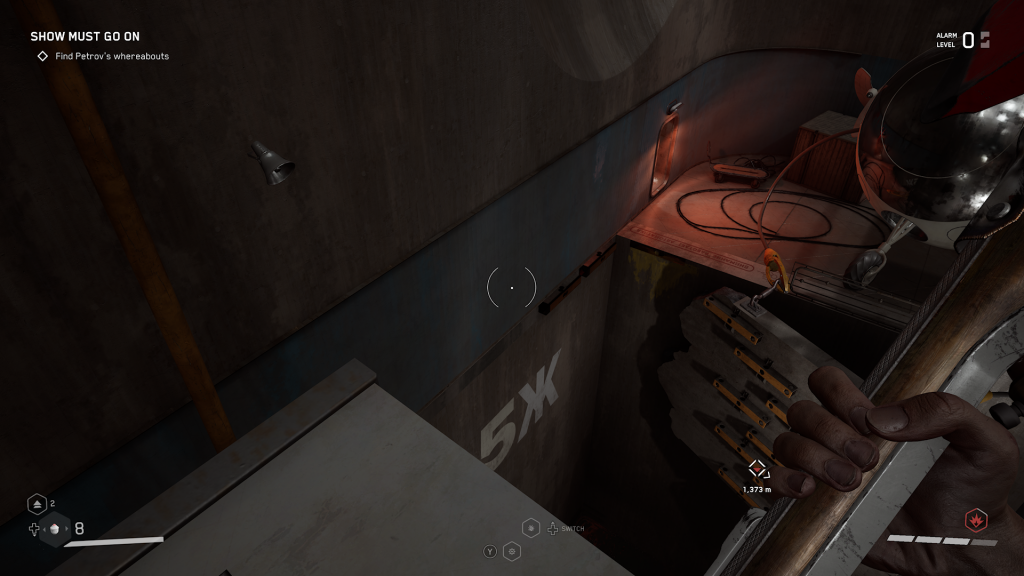This screenshot has height=576, width=1024.
Task: Click the hexagon gear icon
Action: point(512,551)
